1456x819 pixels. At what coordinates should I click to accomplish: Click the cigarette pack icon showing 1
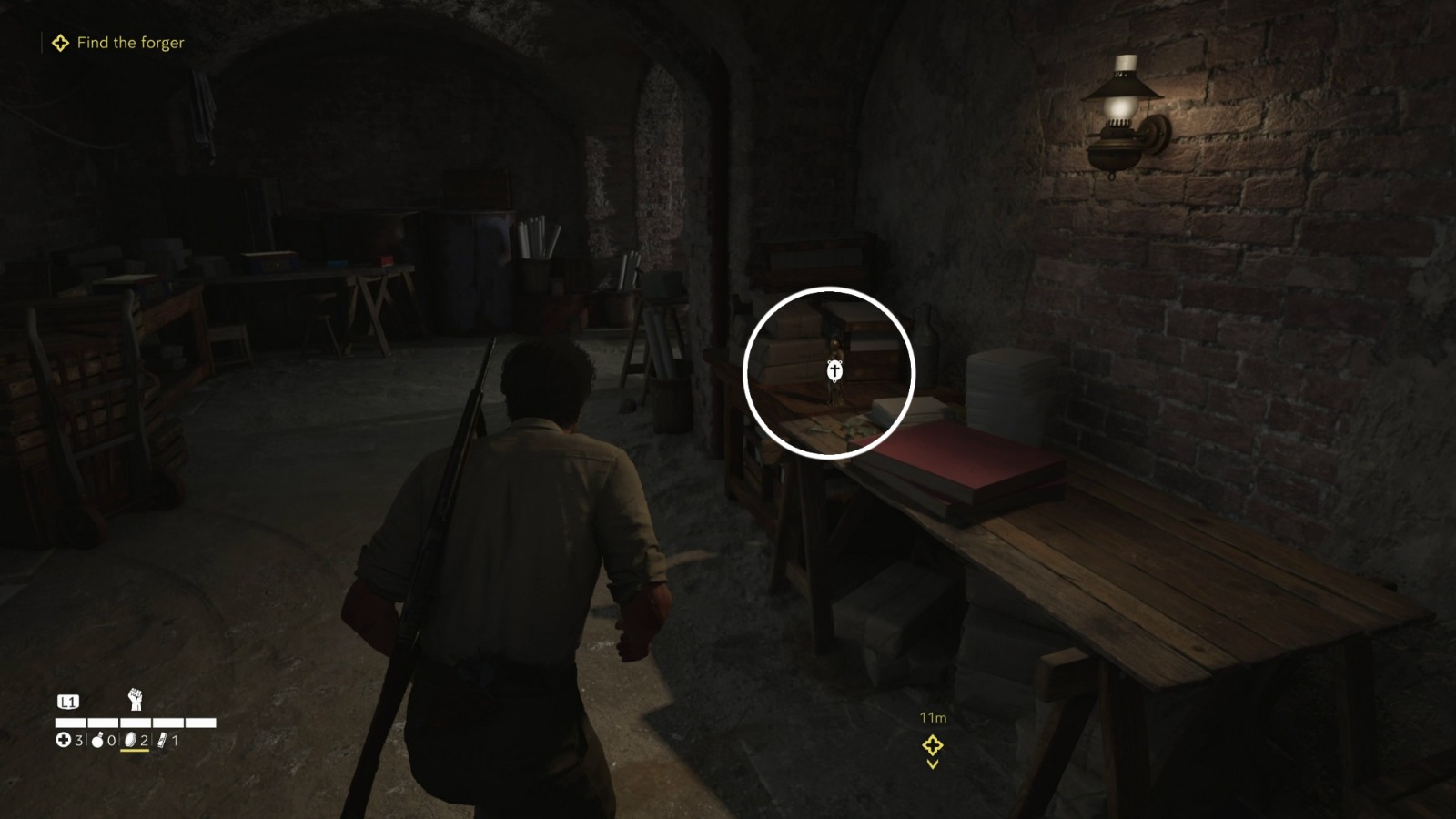(163, 740)
